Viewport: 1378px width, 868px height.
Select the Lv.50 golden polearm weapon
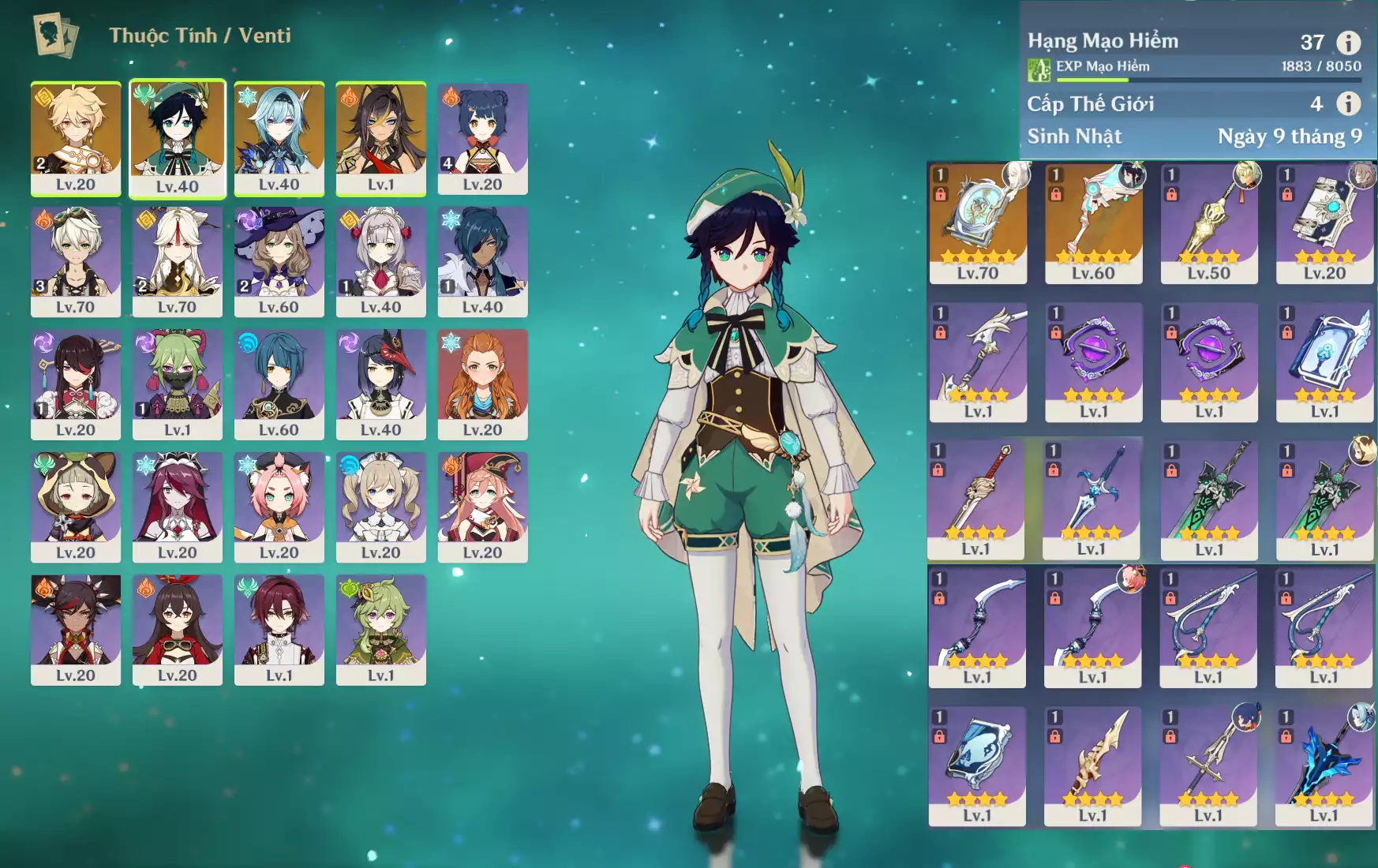point(1209,224)
